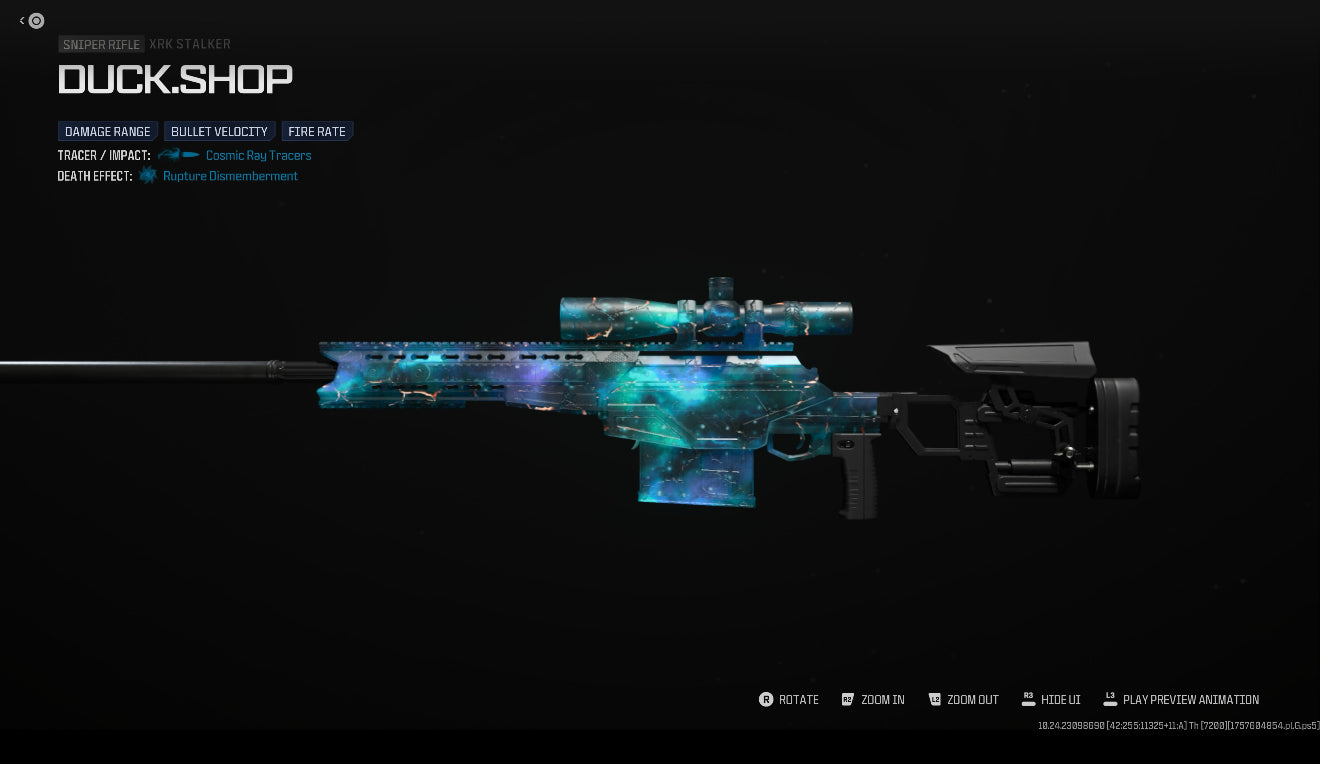Click the L3 Play Preview Animation icon
This screenshot has height=764, width=1320.
(x=1110, y=700)
